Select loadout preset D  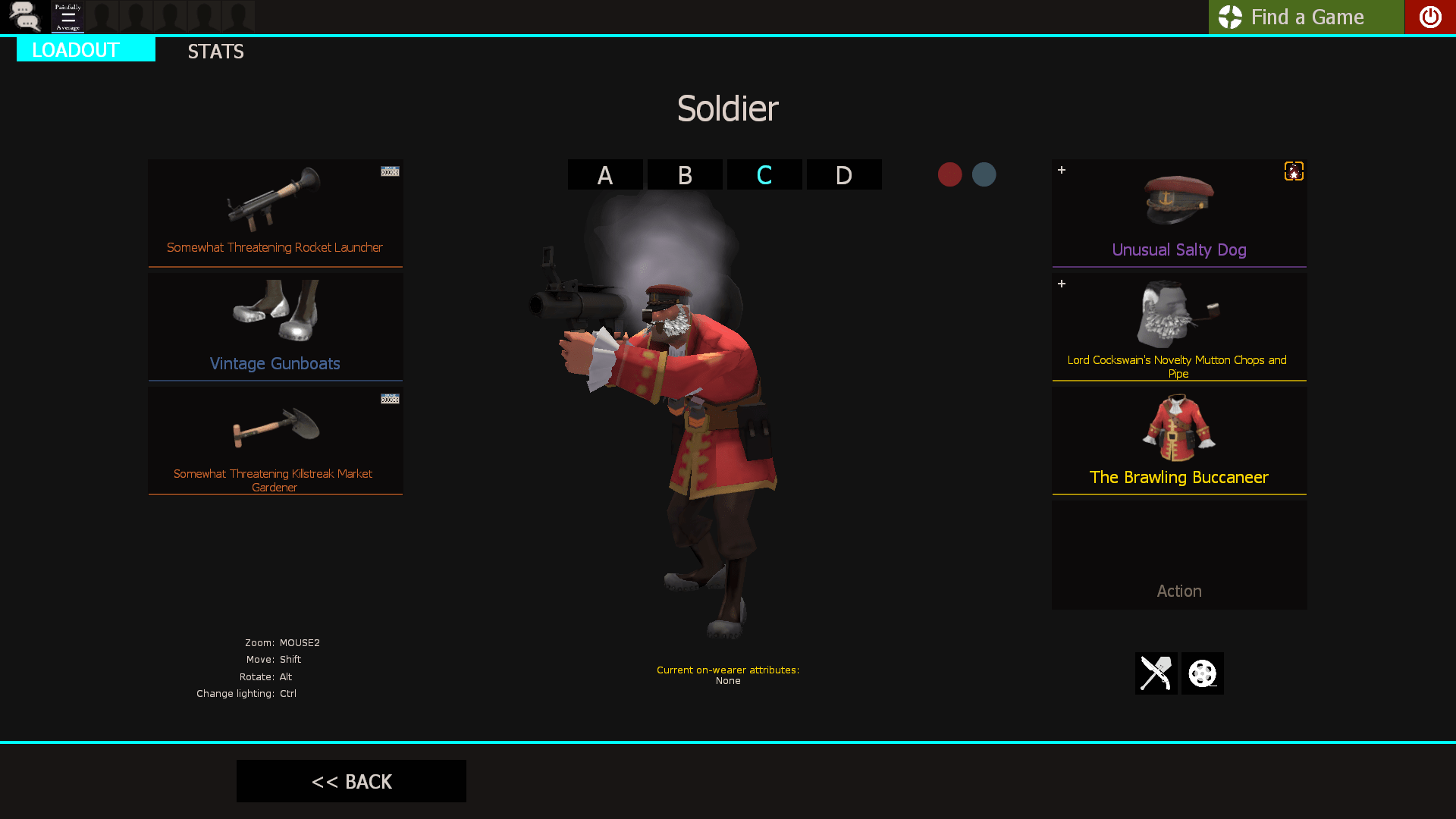[843, 174]
